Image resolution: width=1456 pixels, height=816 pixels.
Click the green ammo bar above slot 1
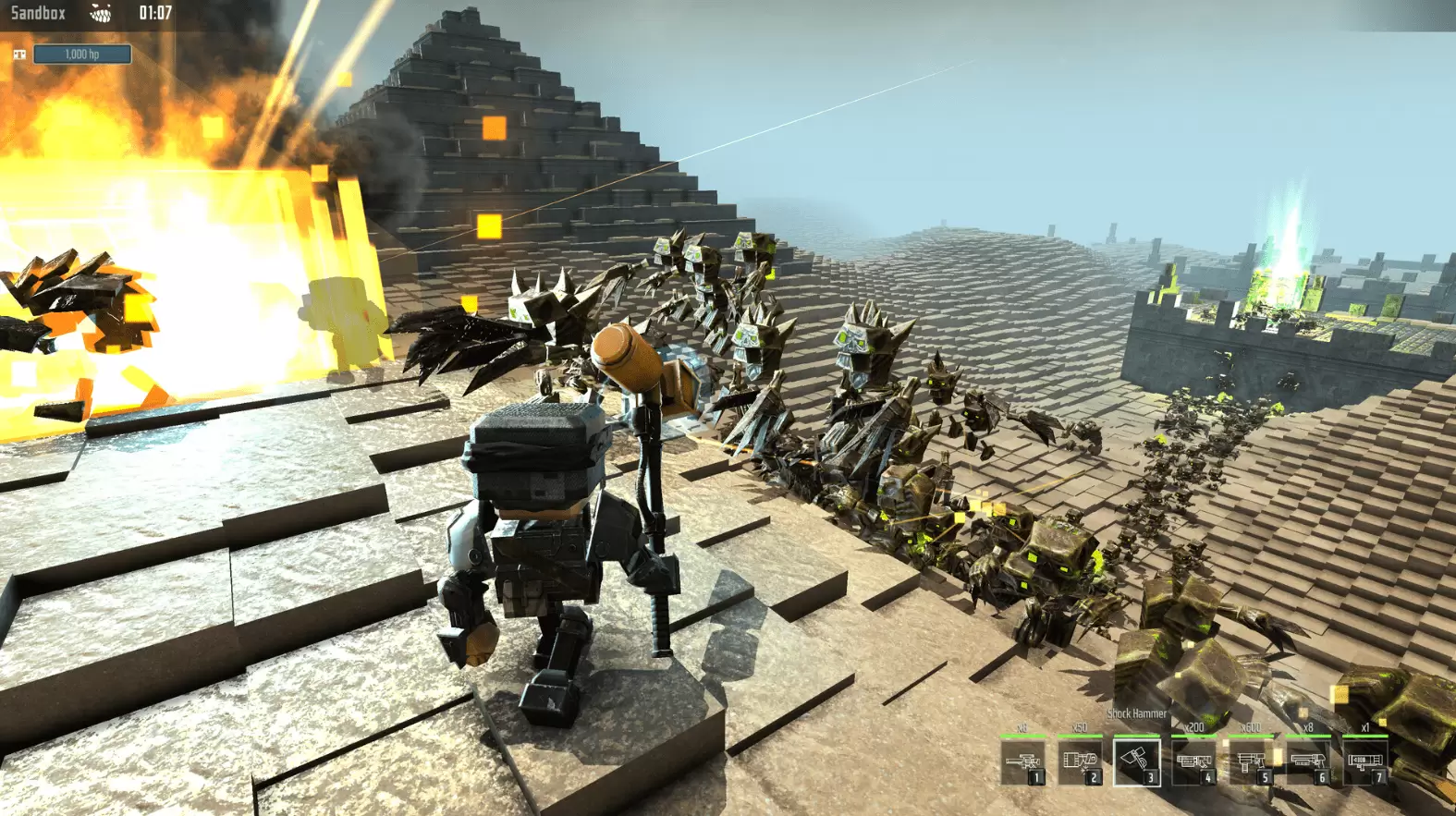(x=1023, y=736)
